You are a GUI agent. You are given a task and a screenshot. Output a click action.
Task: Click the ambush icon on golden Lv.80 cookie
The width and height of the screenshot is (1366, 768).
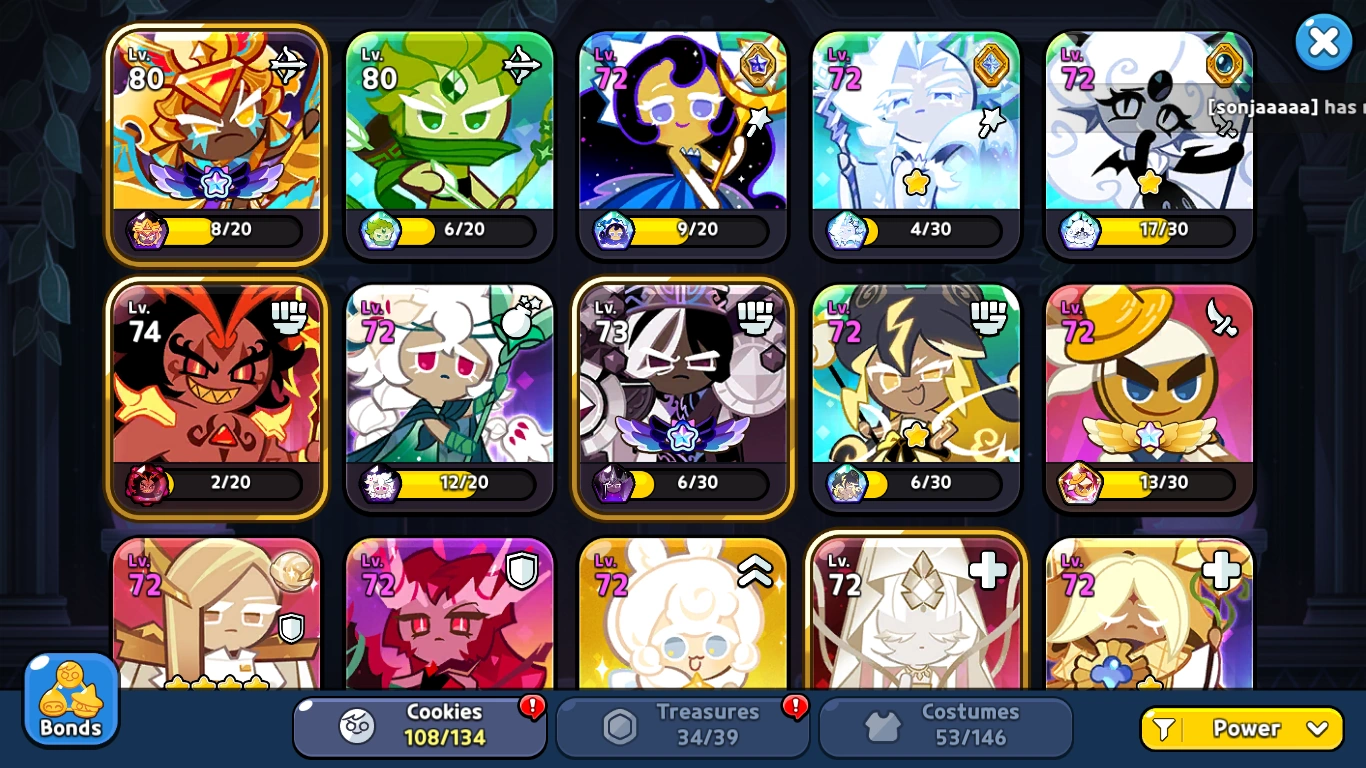(x=287, y=62)
